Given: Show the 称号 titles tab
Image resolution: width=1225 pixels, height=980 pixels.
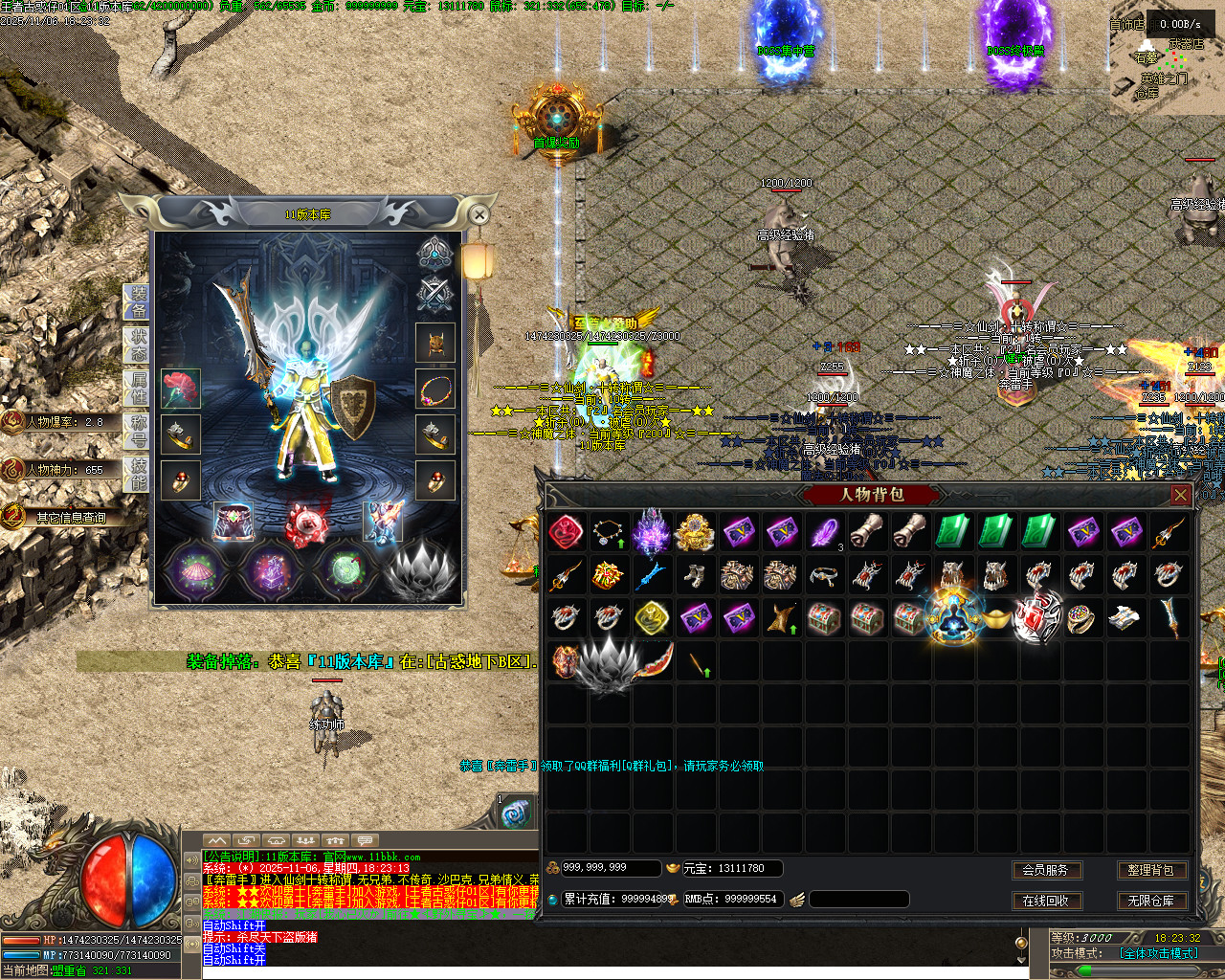Looking at the screenshot, I should pos(138,432).
